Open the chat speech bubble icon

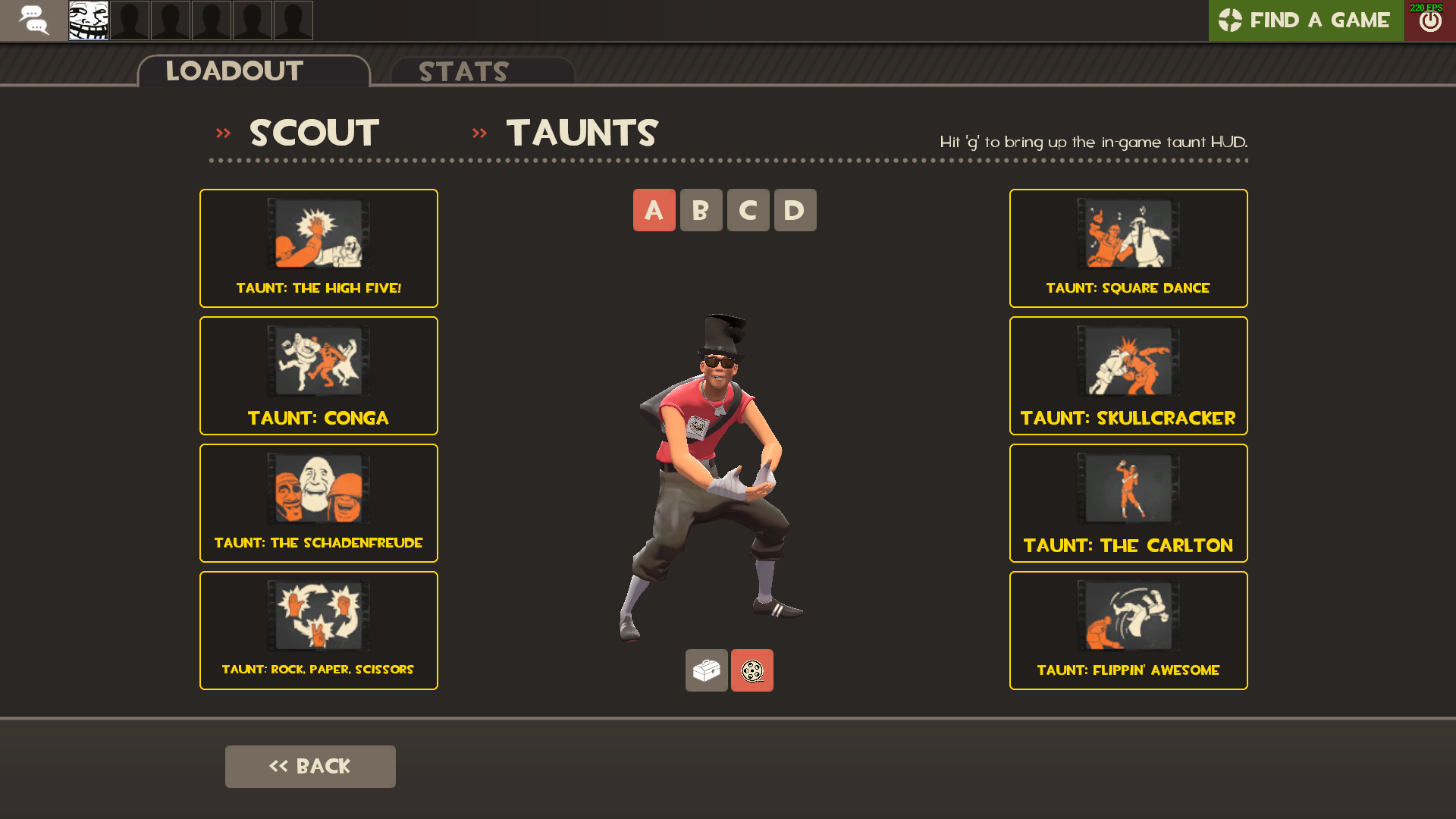coord(33,20)
